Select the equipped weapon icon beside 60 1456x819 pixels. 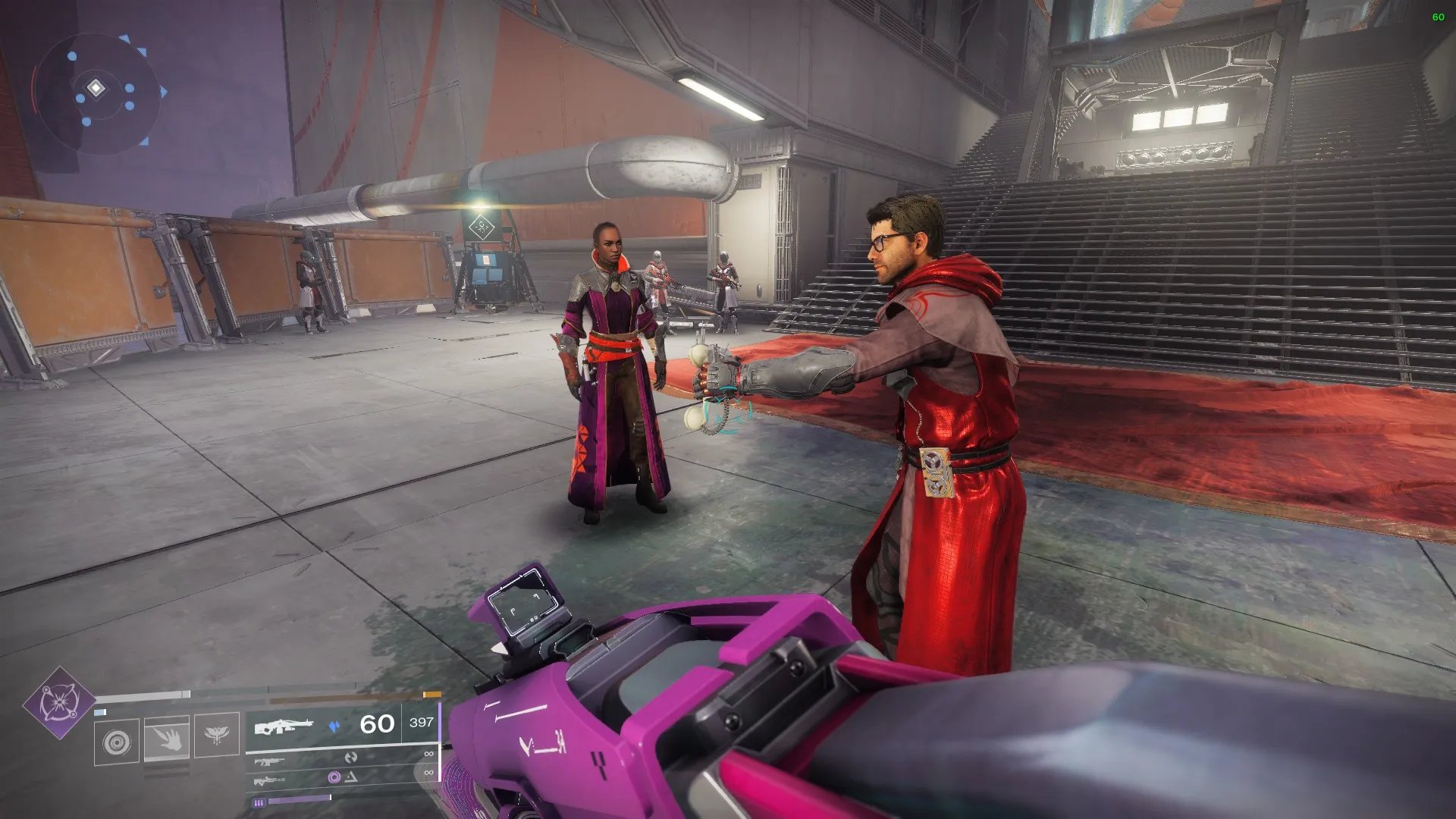pyautogui.click(x=284, y=726)
